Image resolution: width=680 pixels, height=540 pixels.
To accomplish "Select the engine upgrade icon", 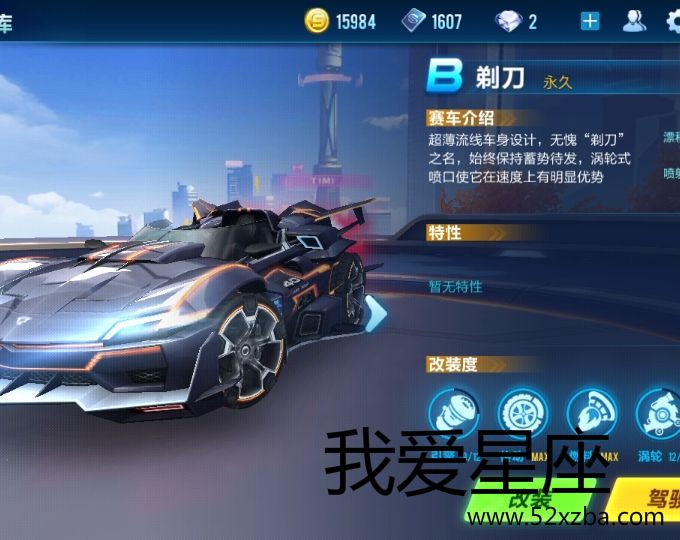I will pyautogui.click(x=453, y=414).
